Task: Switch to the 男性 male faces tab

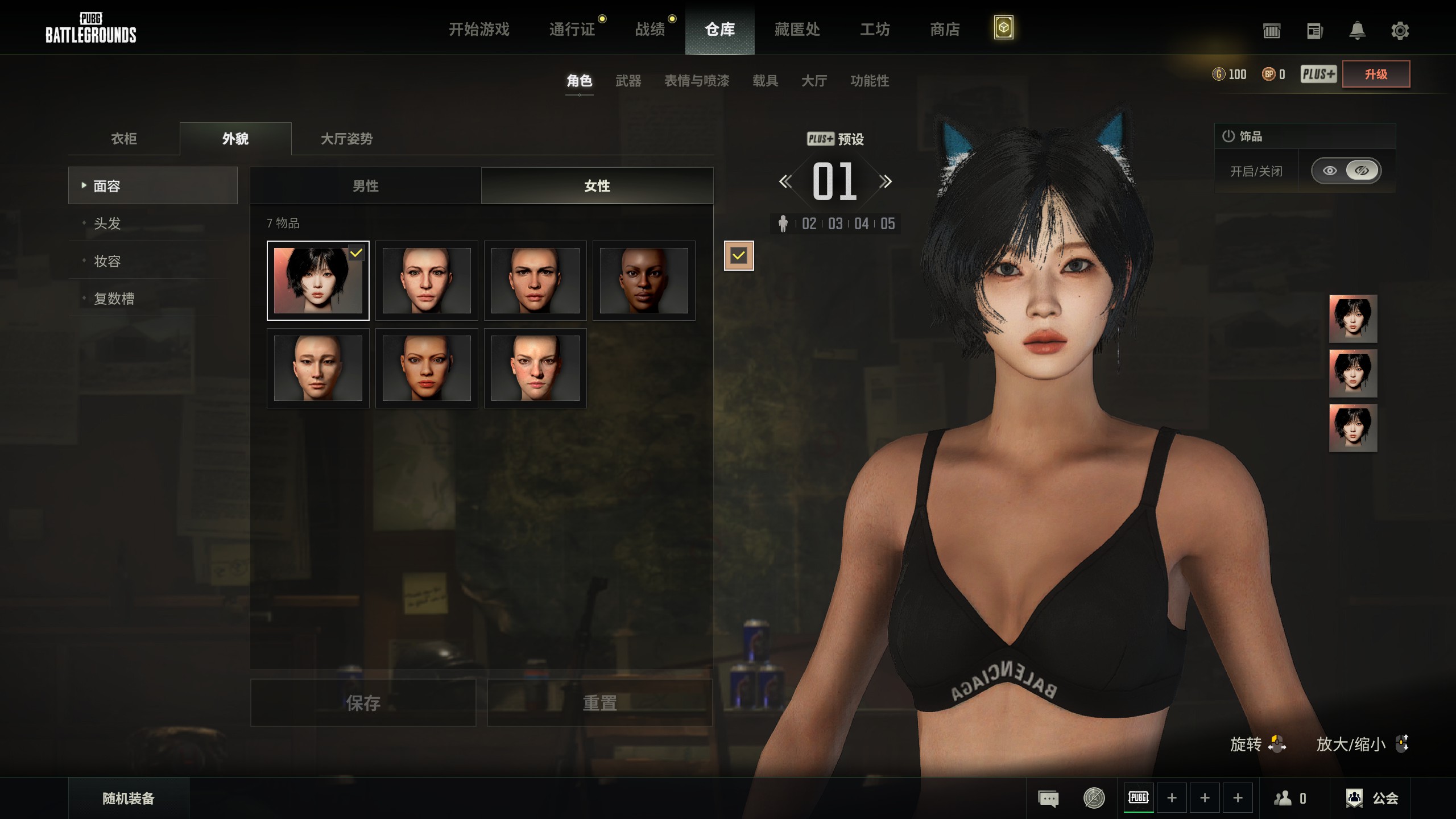Action: tap(365, 186)
